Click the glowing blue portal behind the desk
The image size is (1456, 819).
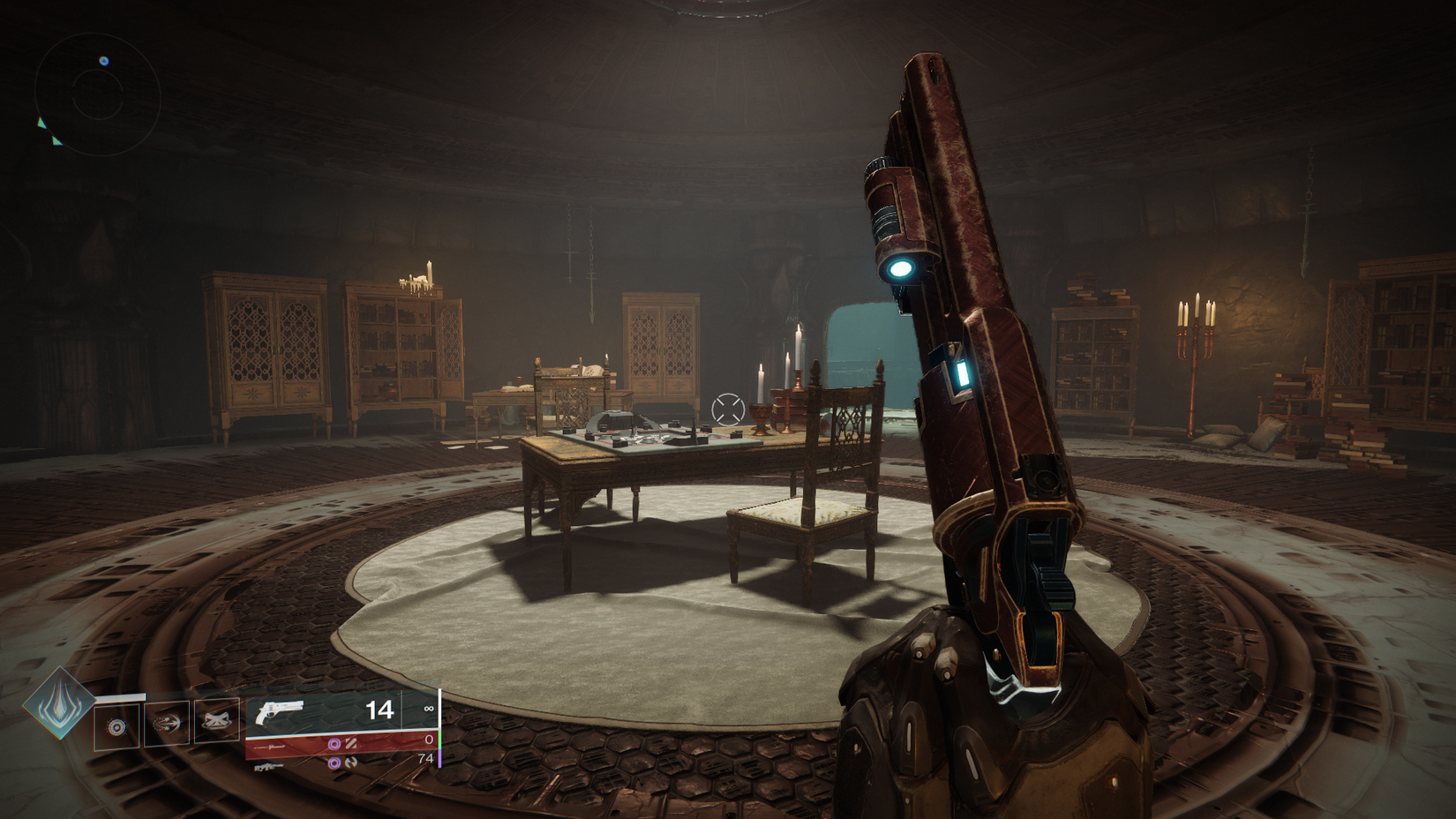869,353
